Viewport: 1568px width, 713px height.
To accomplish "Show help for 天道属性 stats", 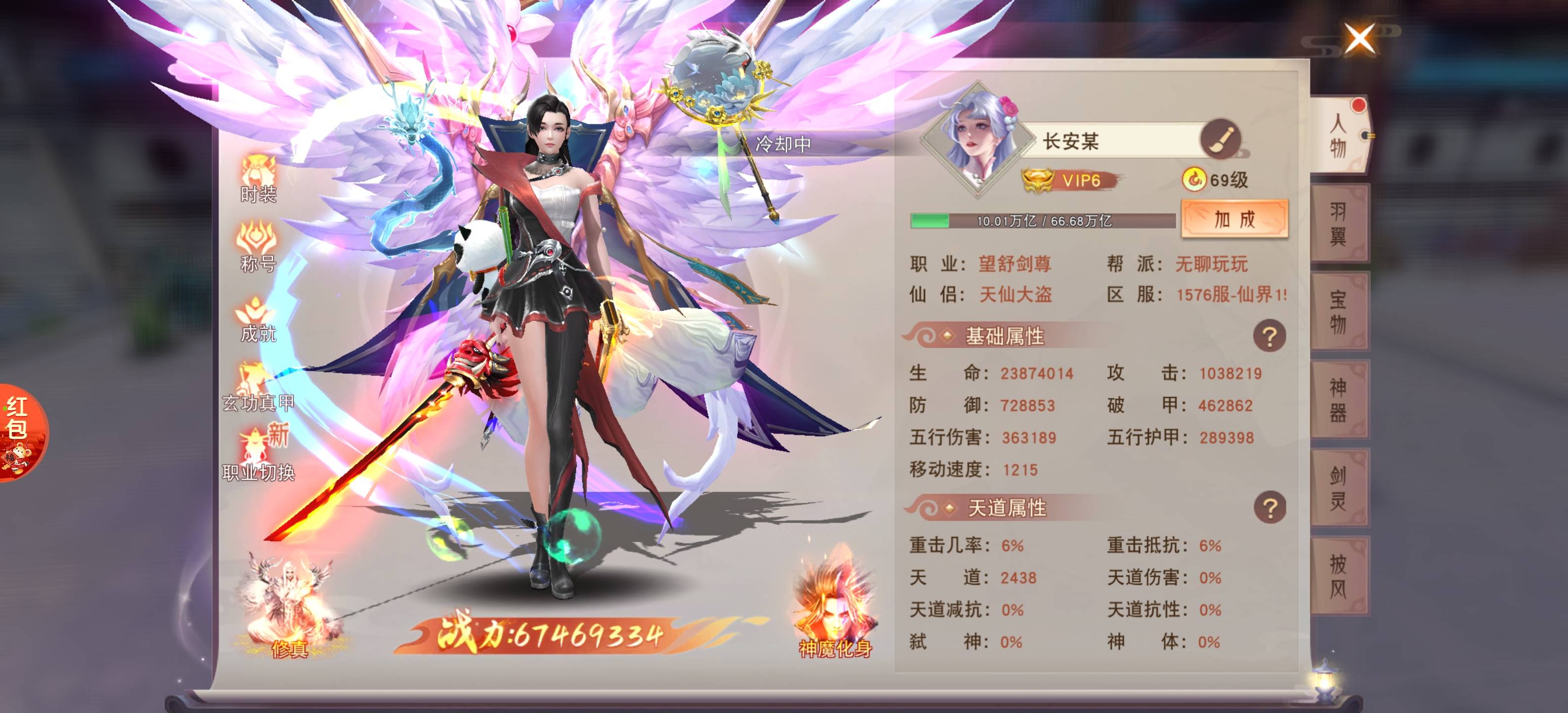I will (1269, 507).
